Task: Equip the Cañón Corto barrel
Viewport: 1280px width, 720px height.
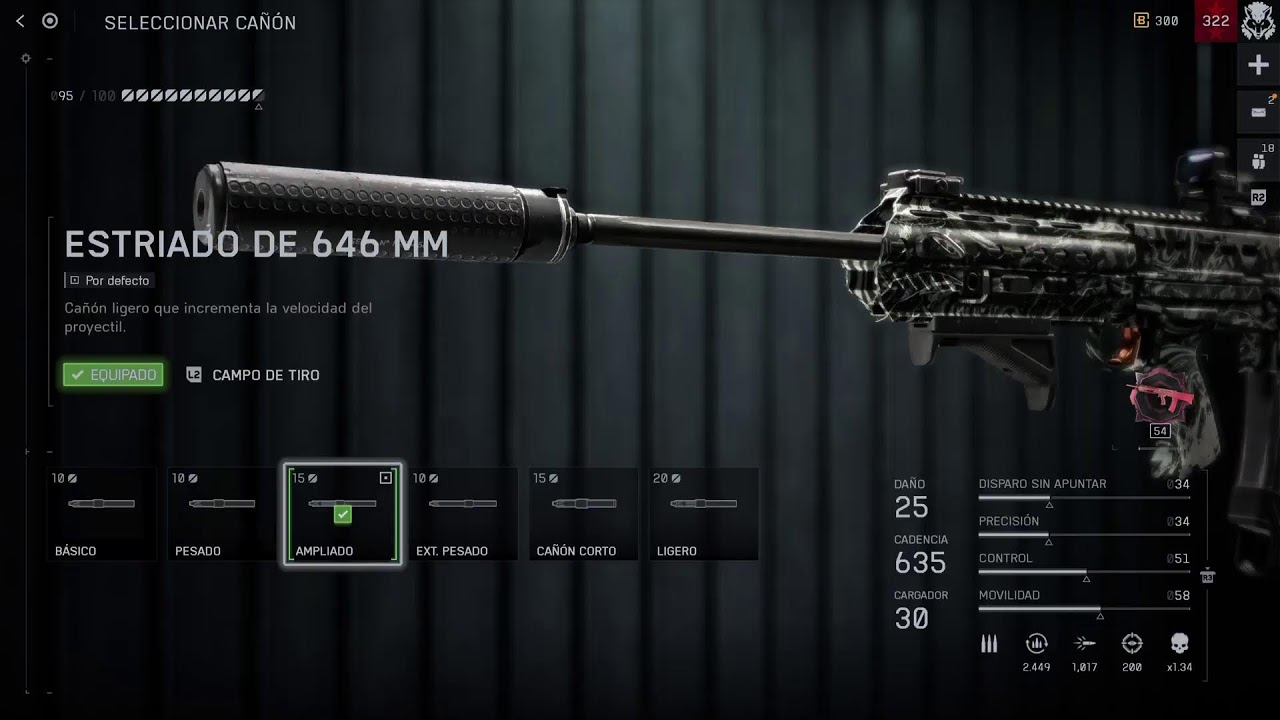Action: tap(583, 513)
